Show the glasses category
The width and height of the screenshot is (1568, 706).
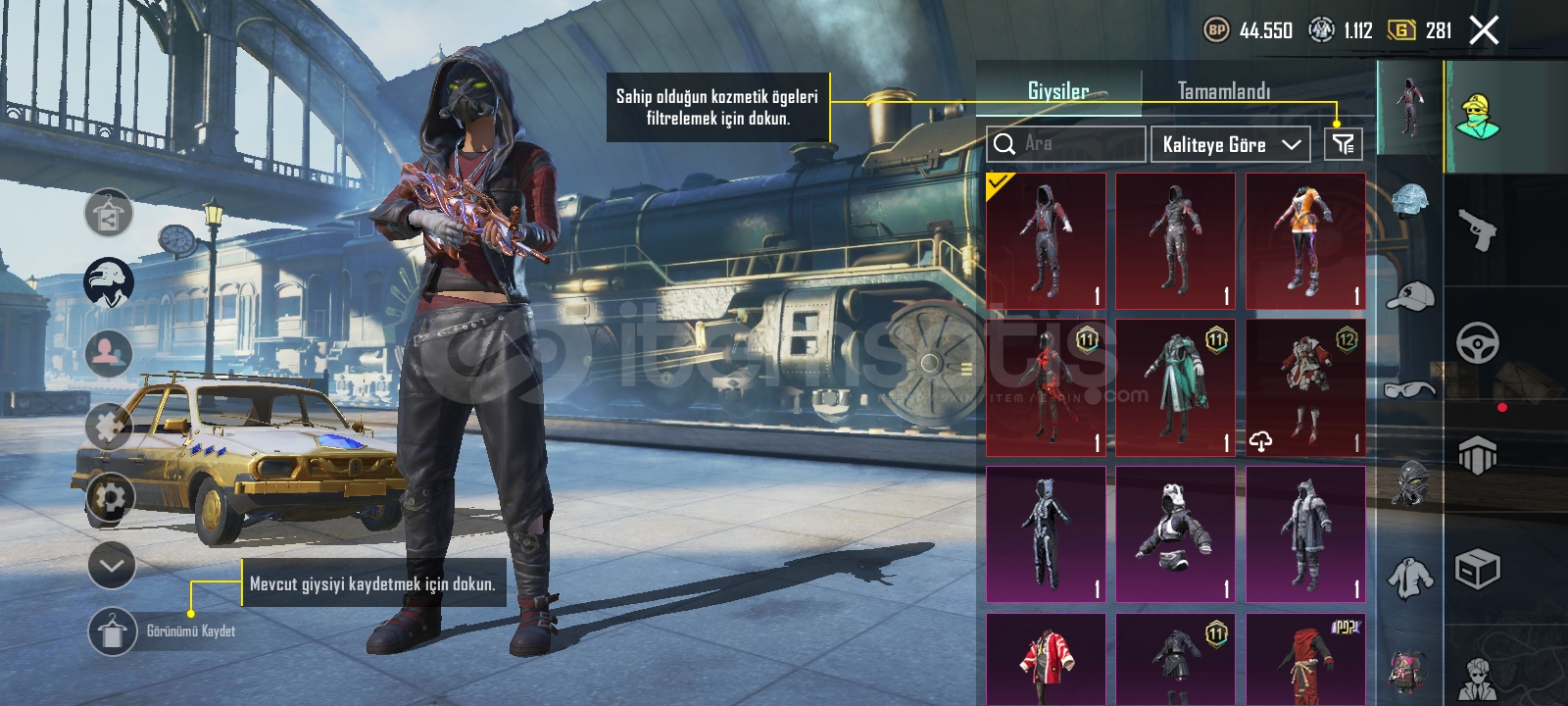click(x=1409, y=389)
